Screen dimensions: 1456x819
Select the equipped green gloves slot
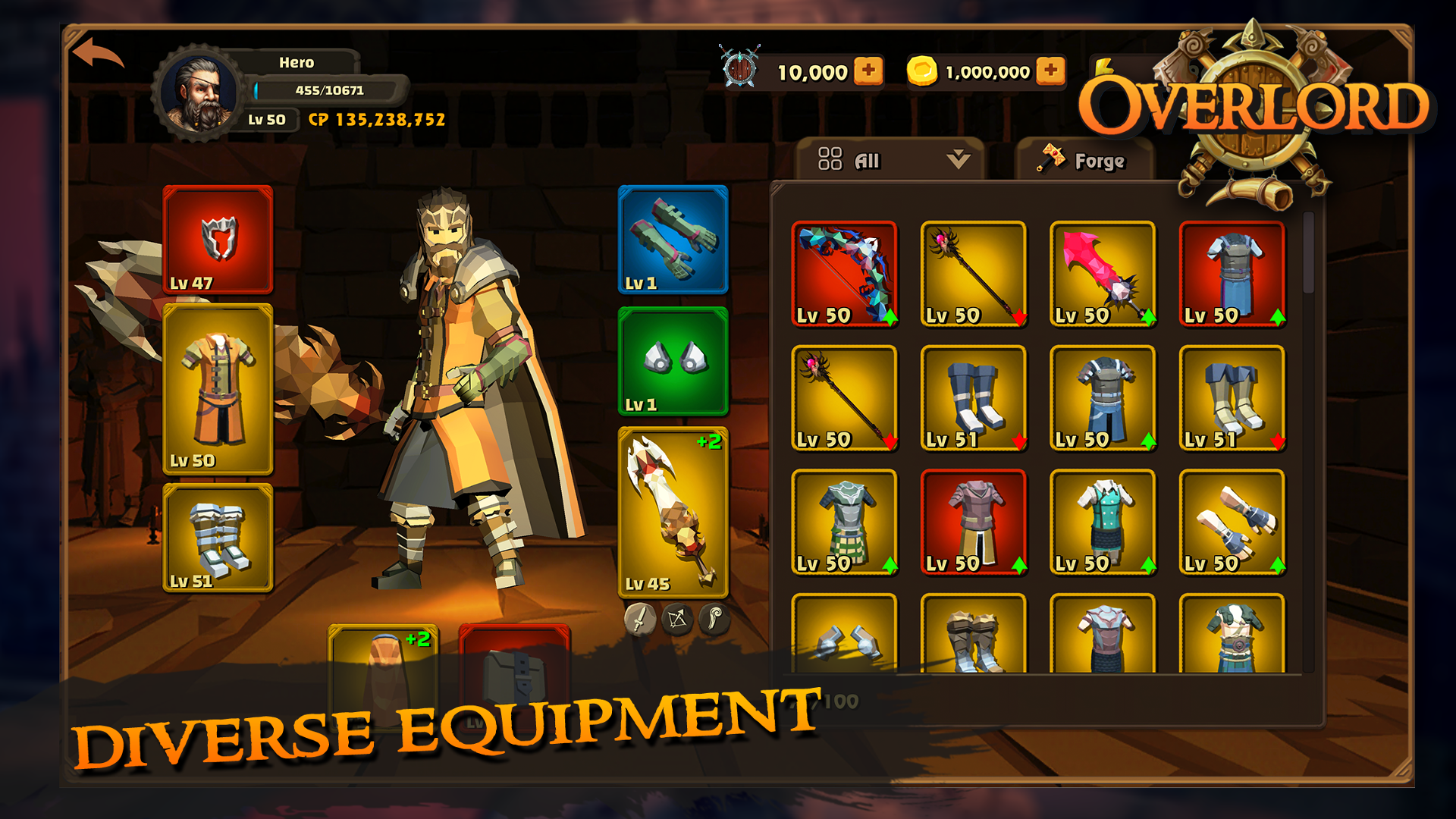673,240
